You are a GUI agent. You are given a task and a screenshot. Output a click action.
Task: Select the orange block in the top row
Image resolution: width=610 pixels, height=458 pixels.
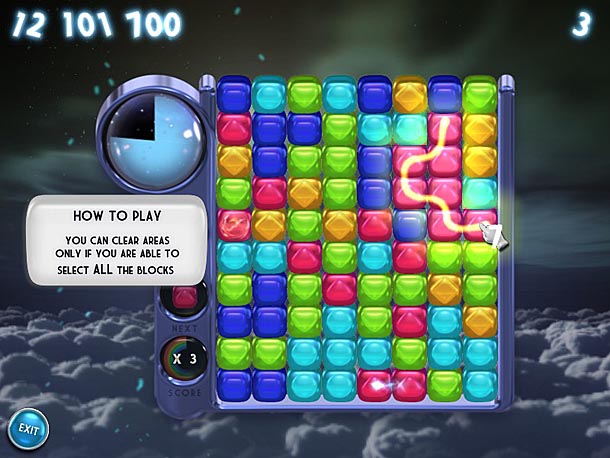(x=410, y=95)
